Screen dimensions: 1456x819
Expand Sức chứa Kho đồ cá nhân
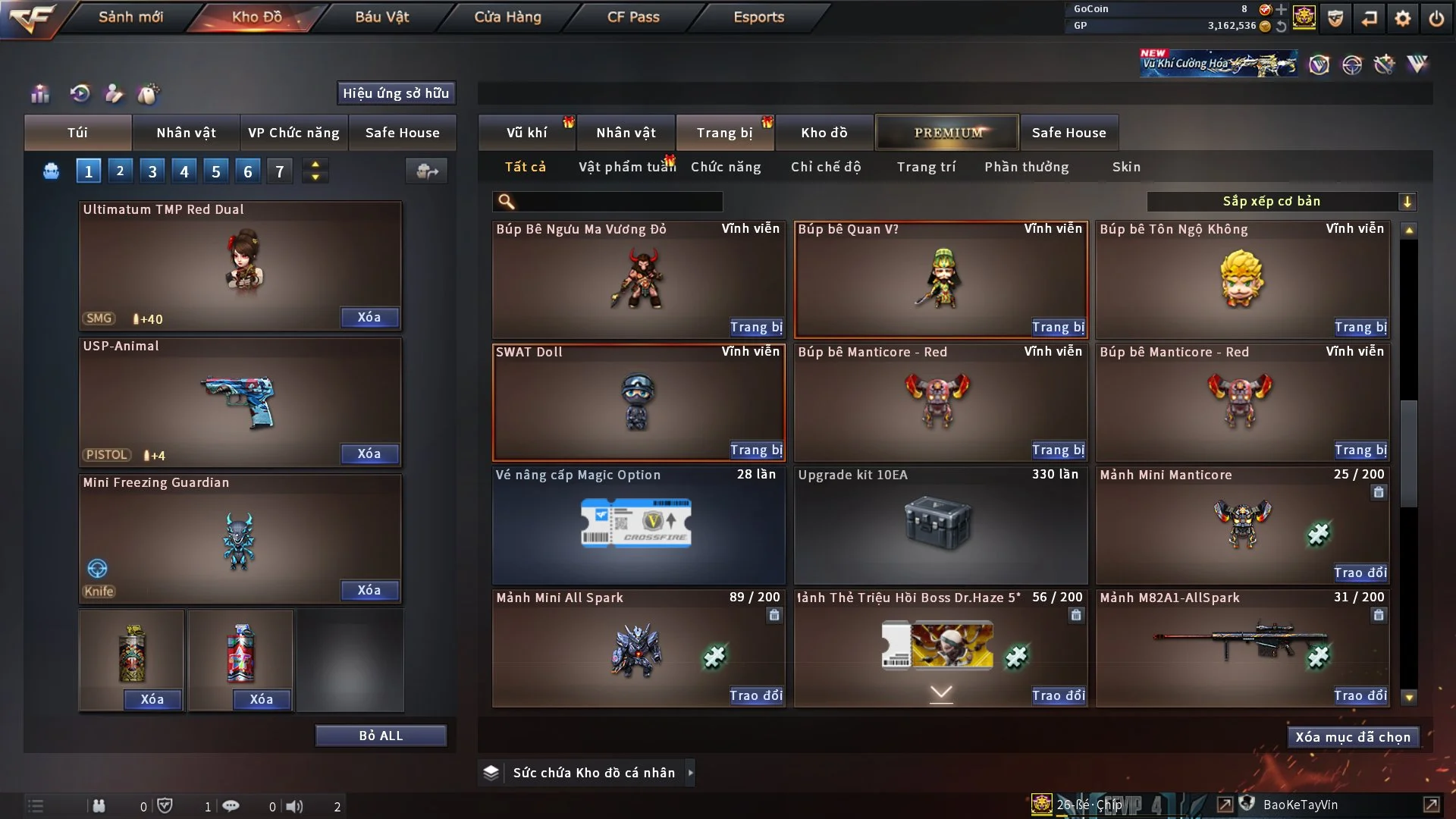[690, 773]
